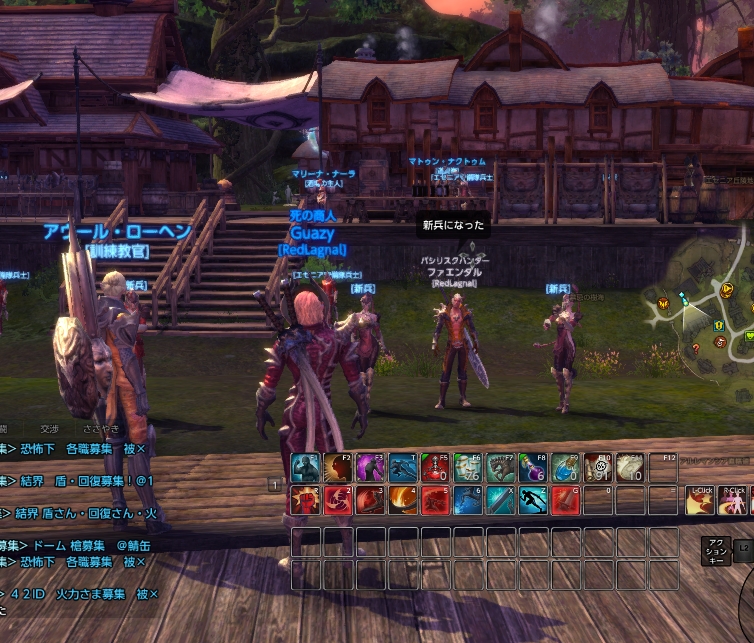Select the blue exclamation quest marker on minimap

pos(719,325)
